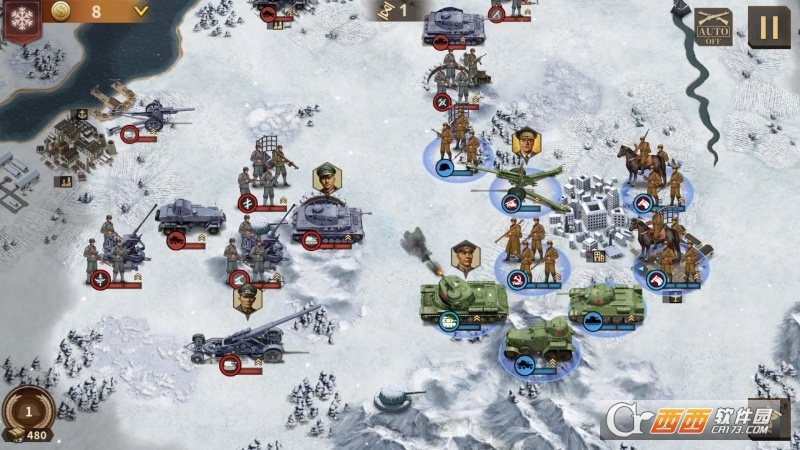
Task: Select the infantry squad with hammer-and-sickle badge
Action: 531,255
